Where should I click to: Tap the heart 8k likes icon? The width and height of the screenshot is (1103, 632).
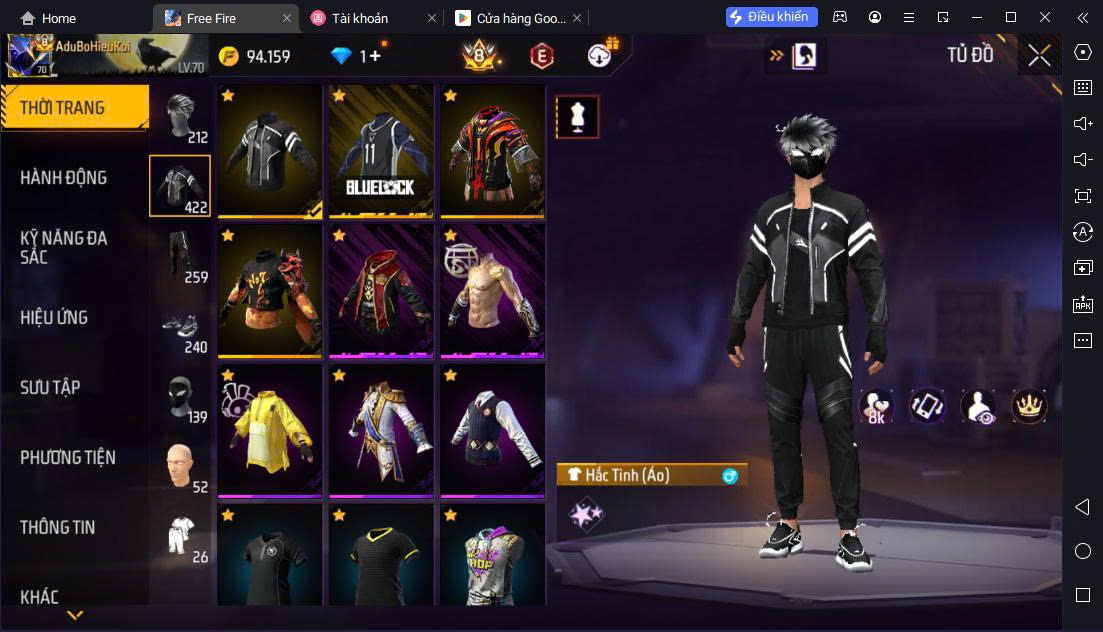877,406
